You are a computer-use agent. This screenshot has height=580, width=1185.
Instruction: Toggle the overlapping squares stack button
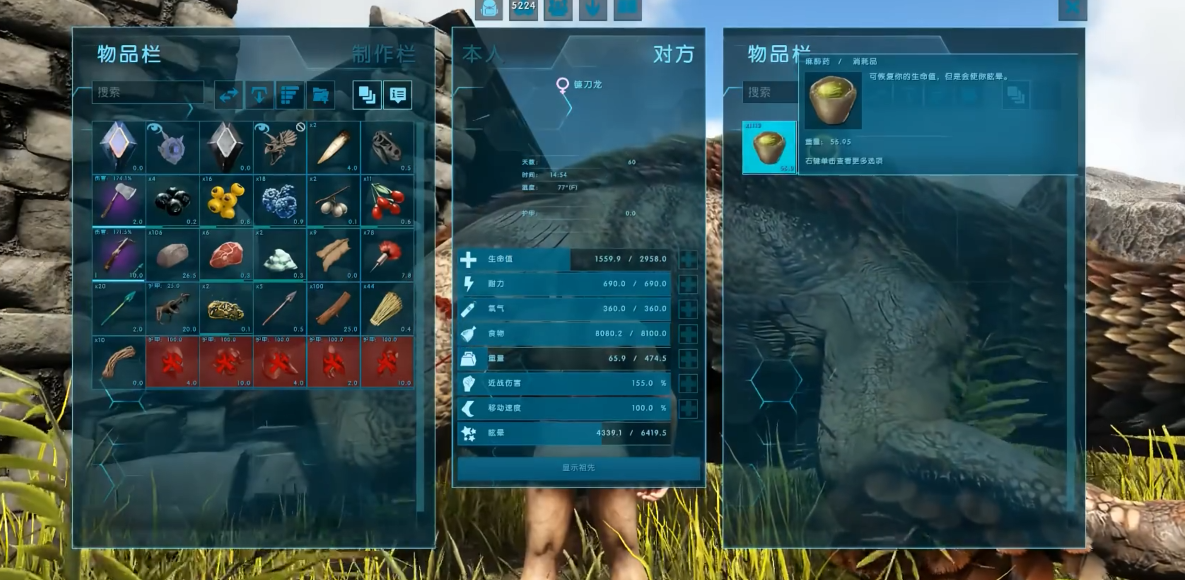[x=367, y=95]
